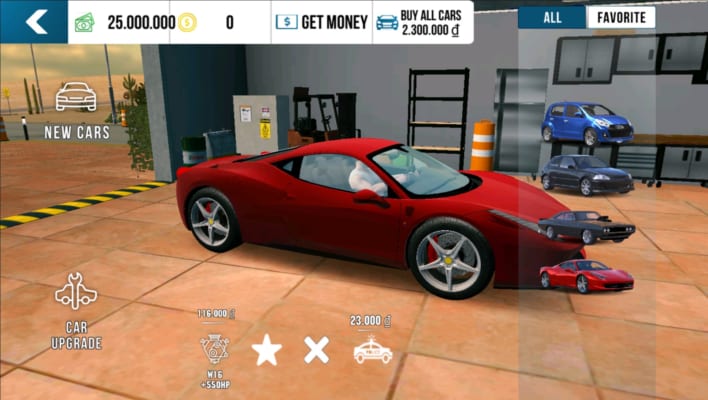The image size is (708, 400).
Task: Pick the black muscle car thumbnail
Action: point(587,226)
